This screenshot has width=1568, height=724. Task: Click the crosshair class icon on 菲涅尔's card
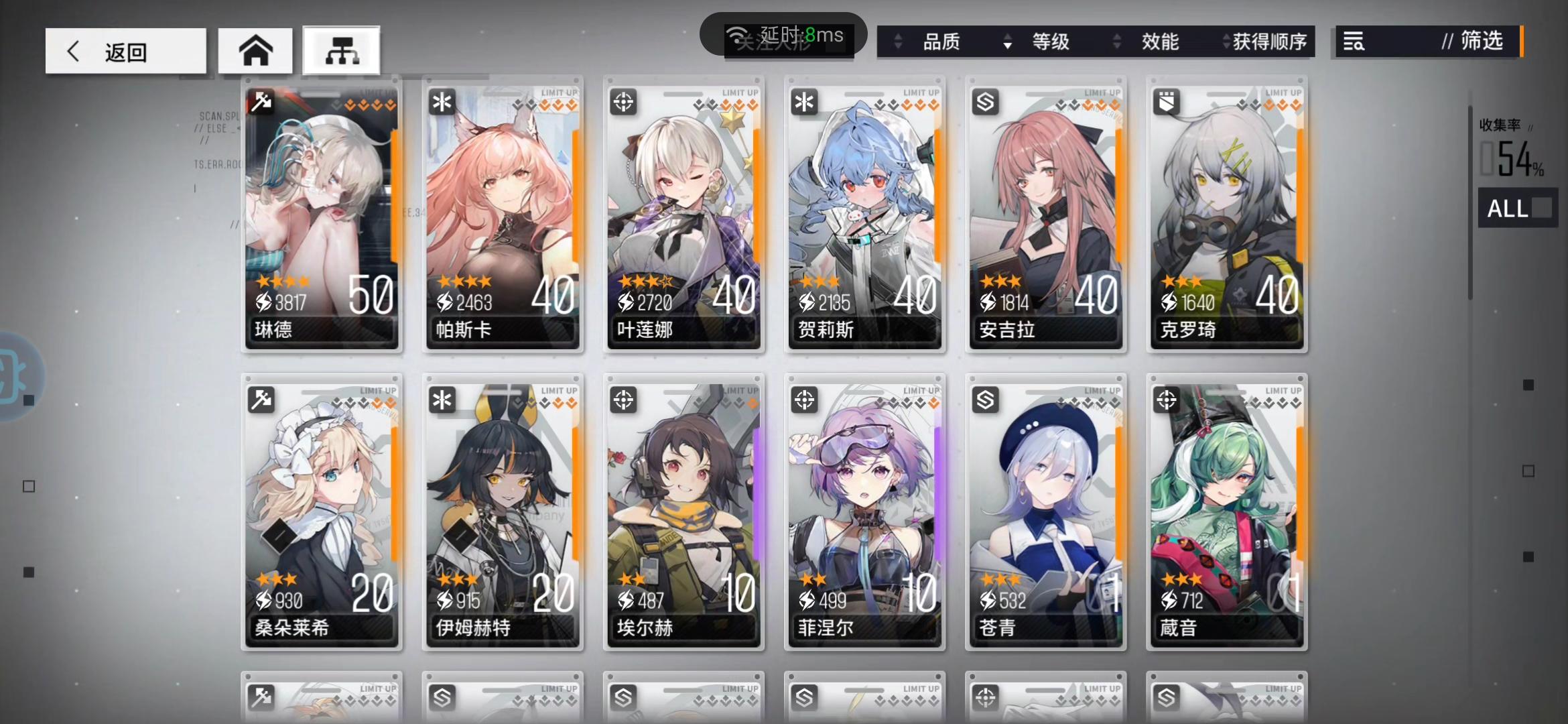coord(804,400)
